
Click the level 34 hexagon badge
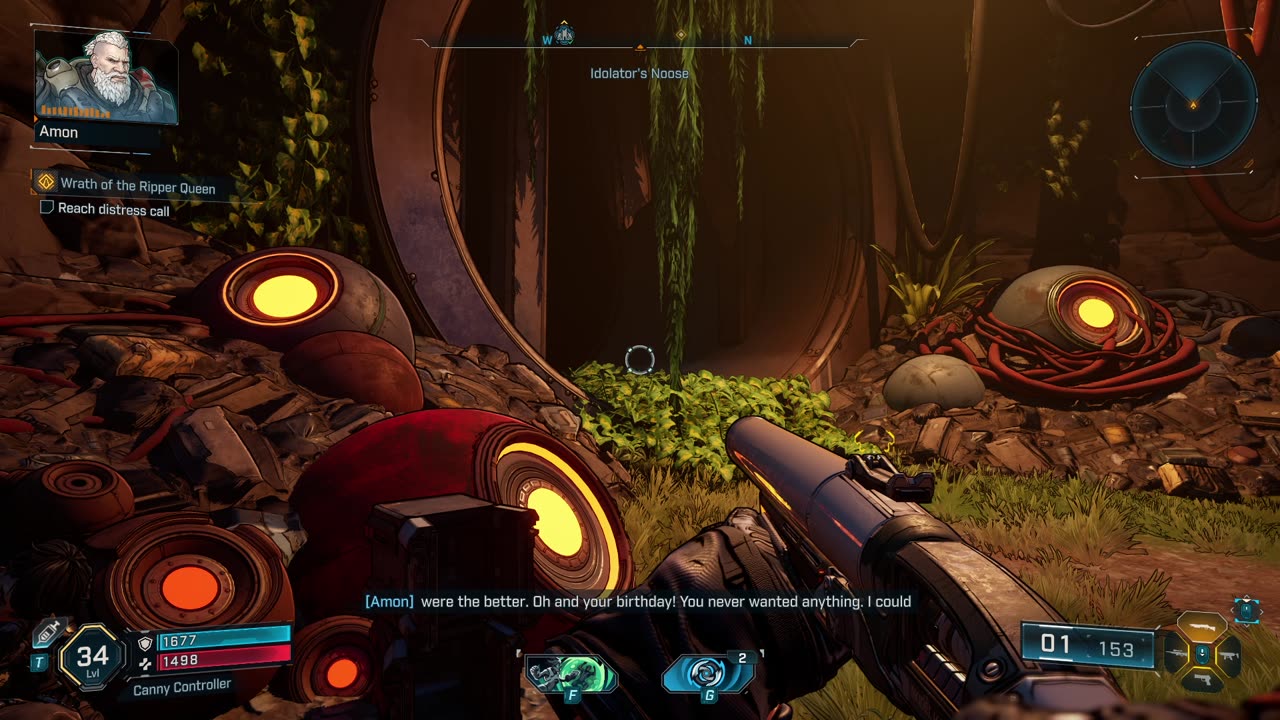pyautogui.click(x=92, y=657)
